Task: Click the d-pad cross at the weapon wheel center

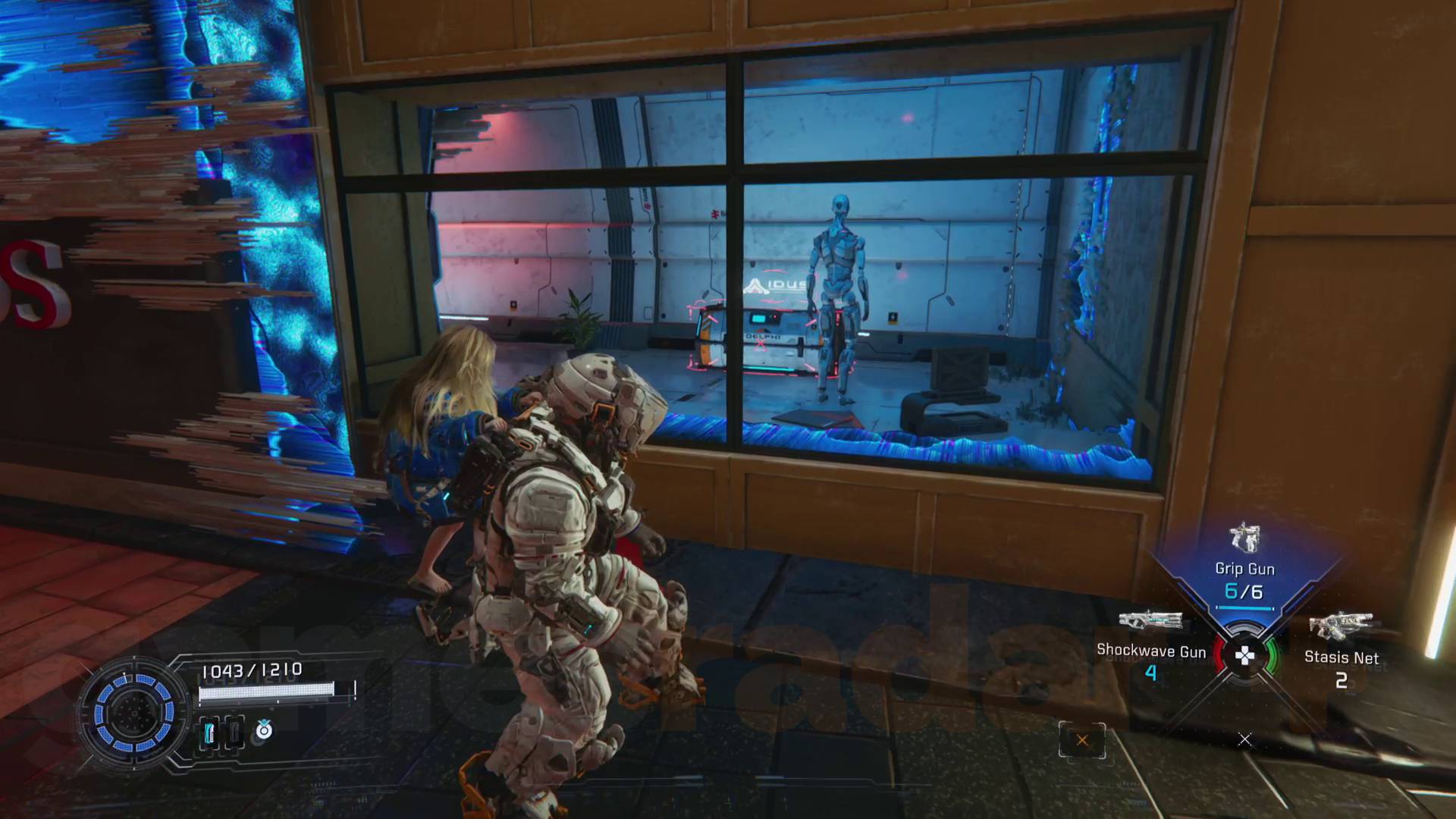Action: [x=1244, y=656]
